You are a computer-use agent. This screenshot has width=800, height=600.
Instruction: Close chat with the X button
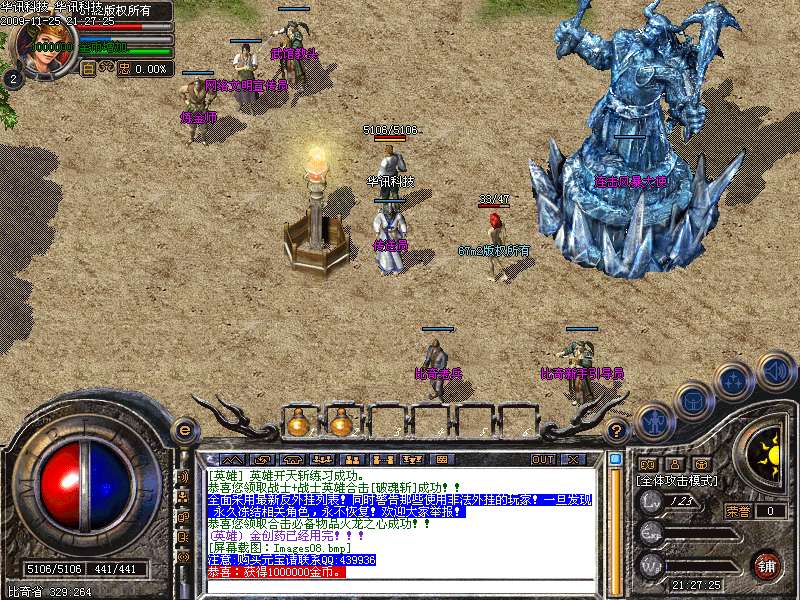[573, 459]
